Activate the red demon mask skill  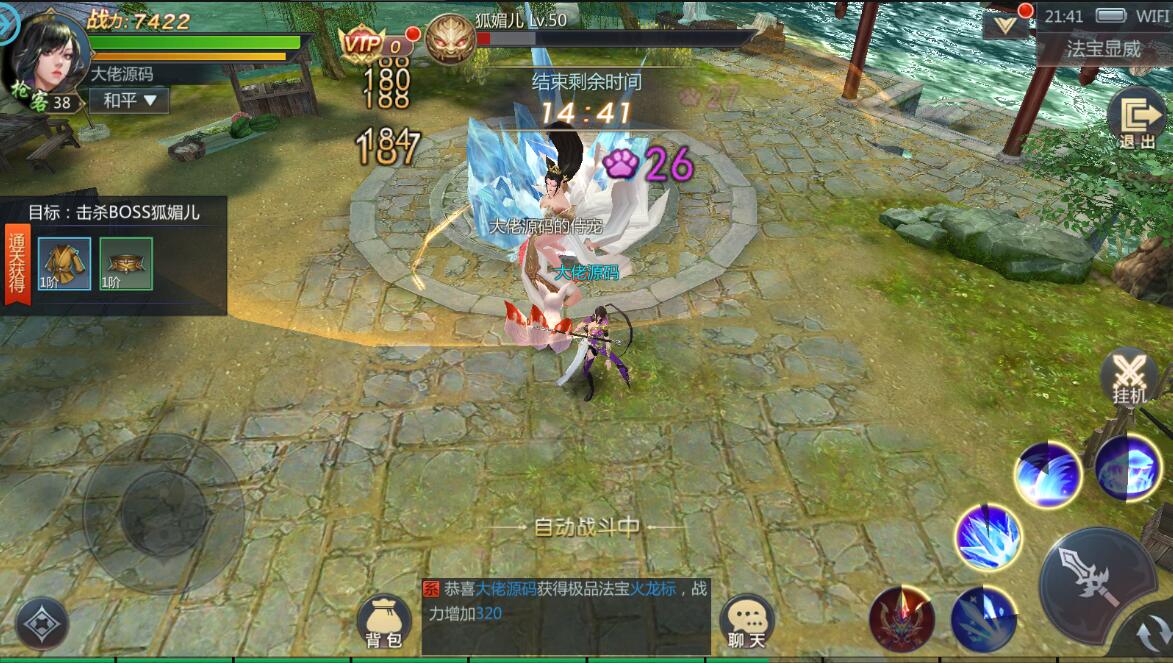[902, 618]
